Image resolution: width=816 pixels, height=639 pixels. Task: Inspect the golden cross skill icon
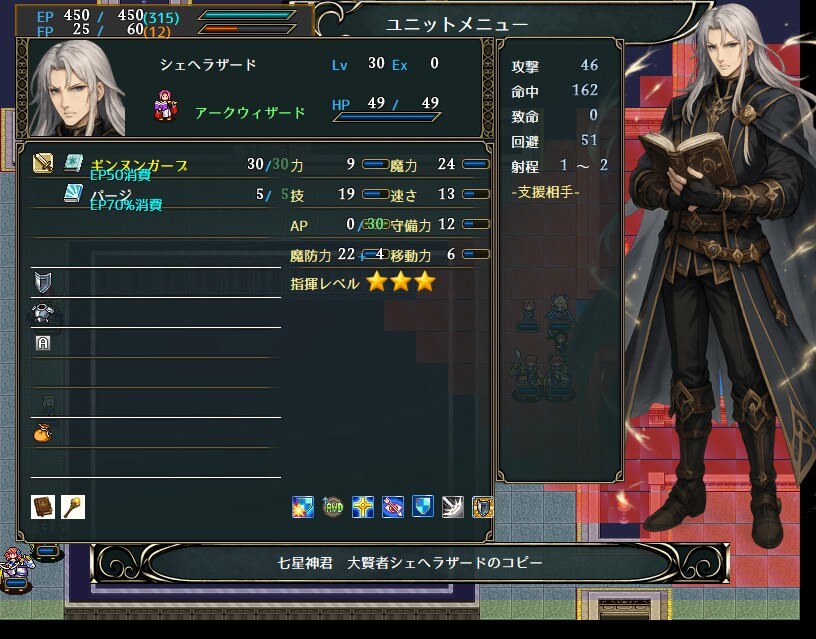(363, 507)
